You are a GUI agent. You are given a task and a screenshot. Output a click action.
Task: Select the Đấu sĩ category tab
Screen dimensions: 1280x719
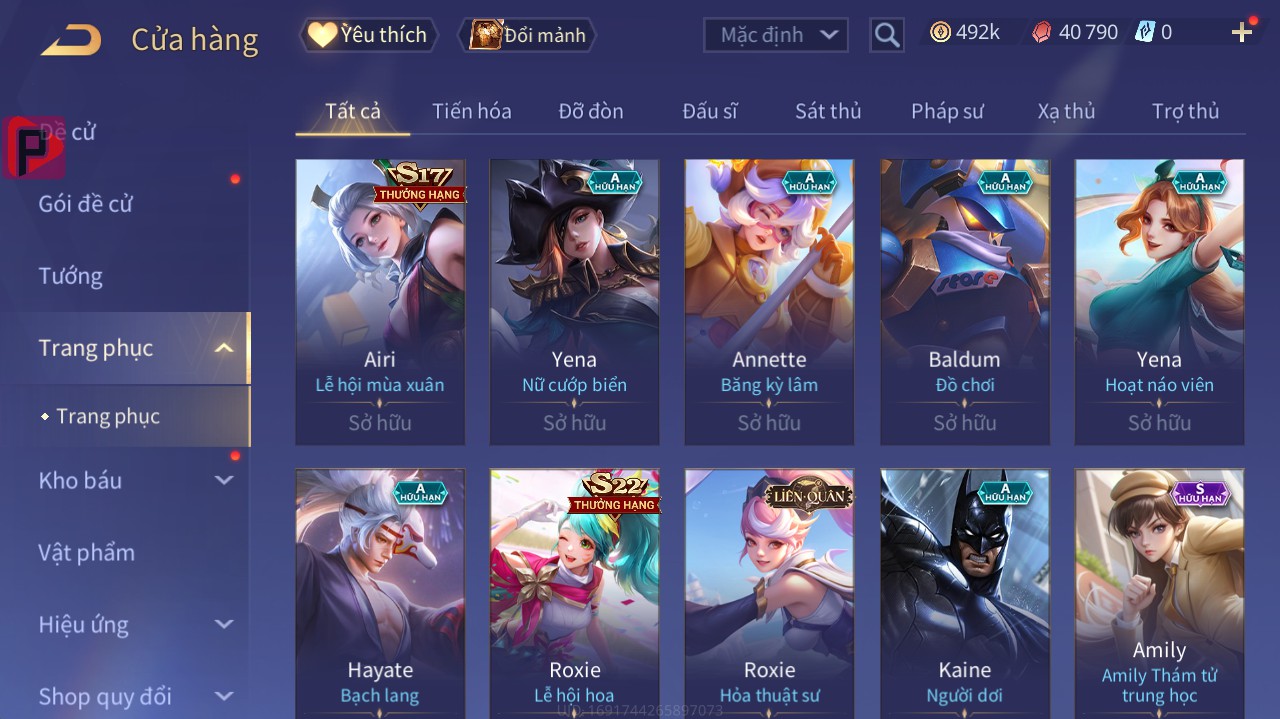(709, 111)
